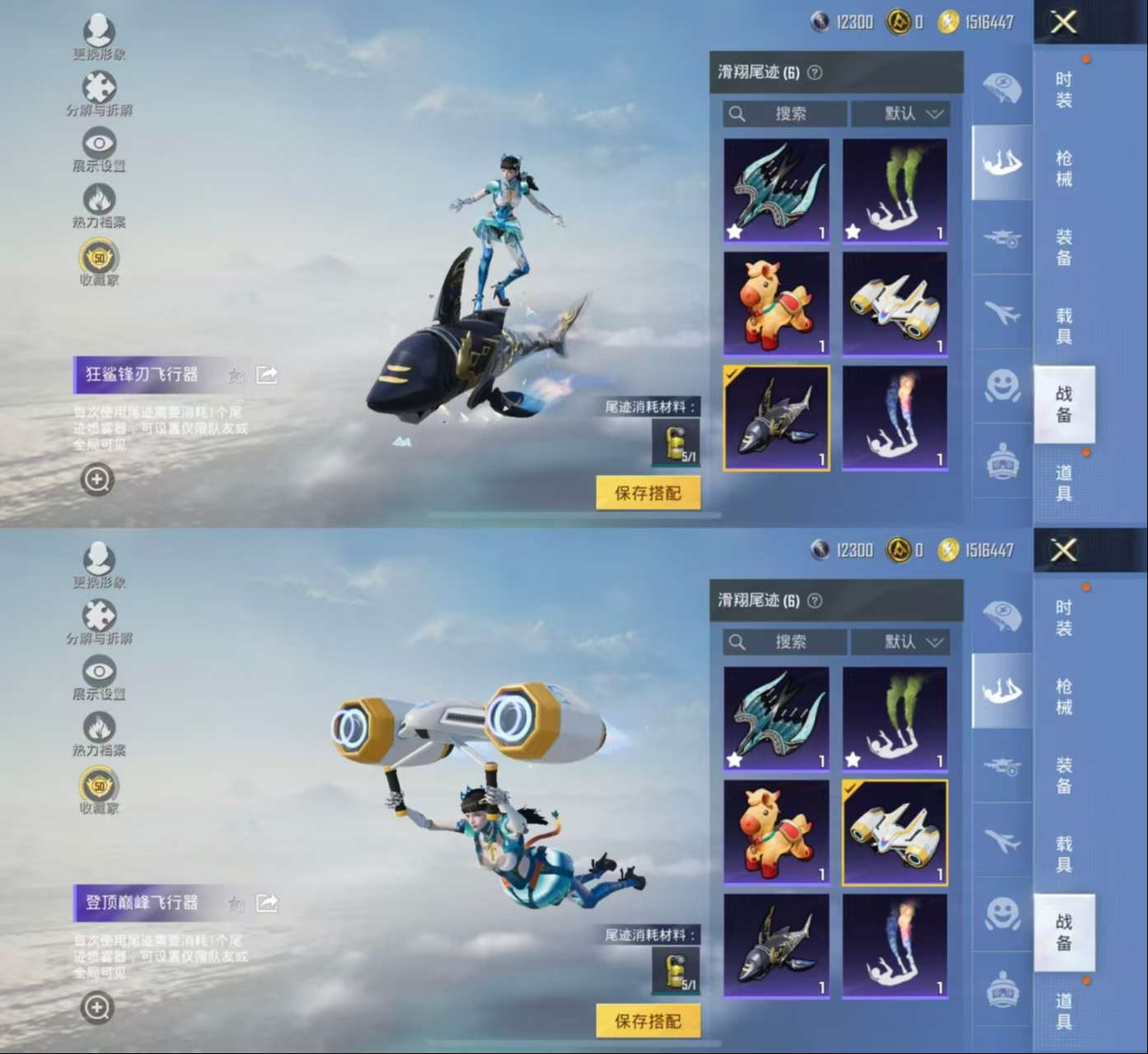Choose the shark slot without a checkmark
Screen dimensions: 1148x1054
[x=776, y=946]
